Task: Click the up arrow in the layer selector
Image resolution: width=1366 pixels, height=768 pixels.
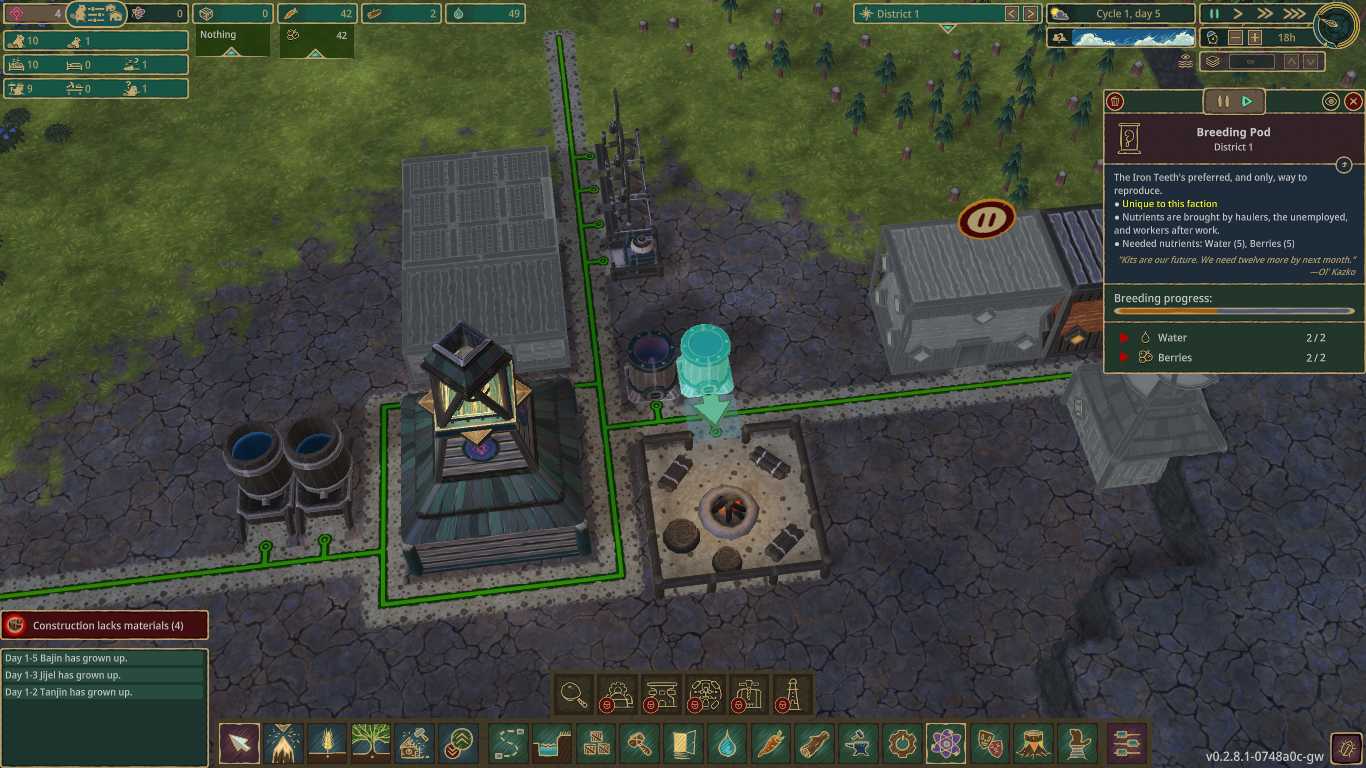Action: tap(1292, 62)
